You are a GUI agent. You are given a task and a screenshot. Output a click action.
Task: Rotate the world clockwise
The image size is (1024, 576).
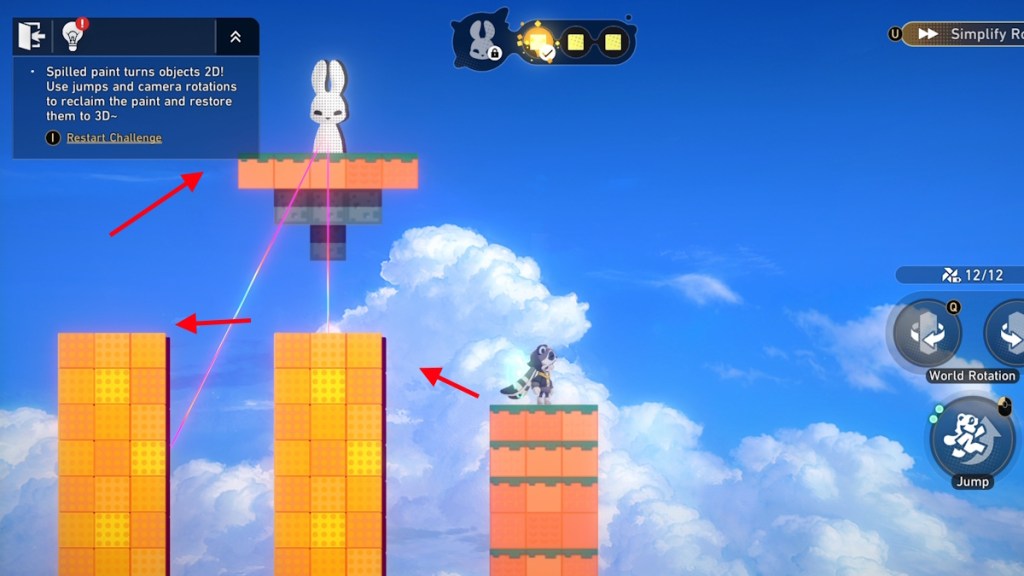point(1008,333)
